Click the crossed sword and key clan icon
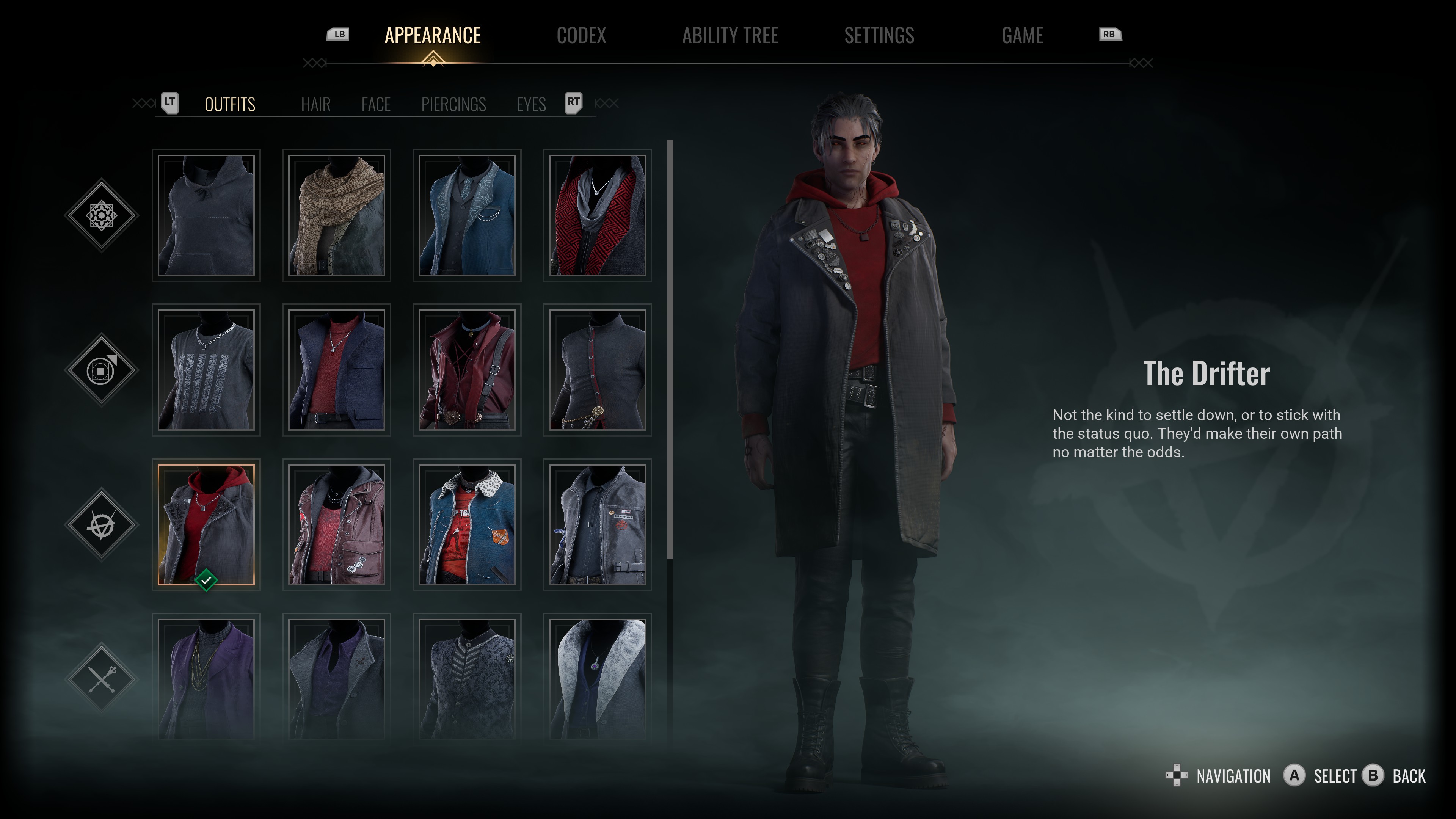 click(102, 678)
